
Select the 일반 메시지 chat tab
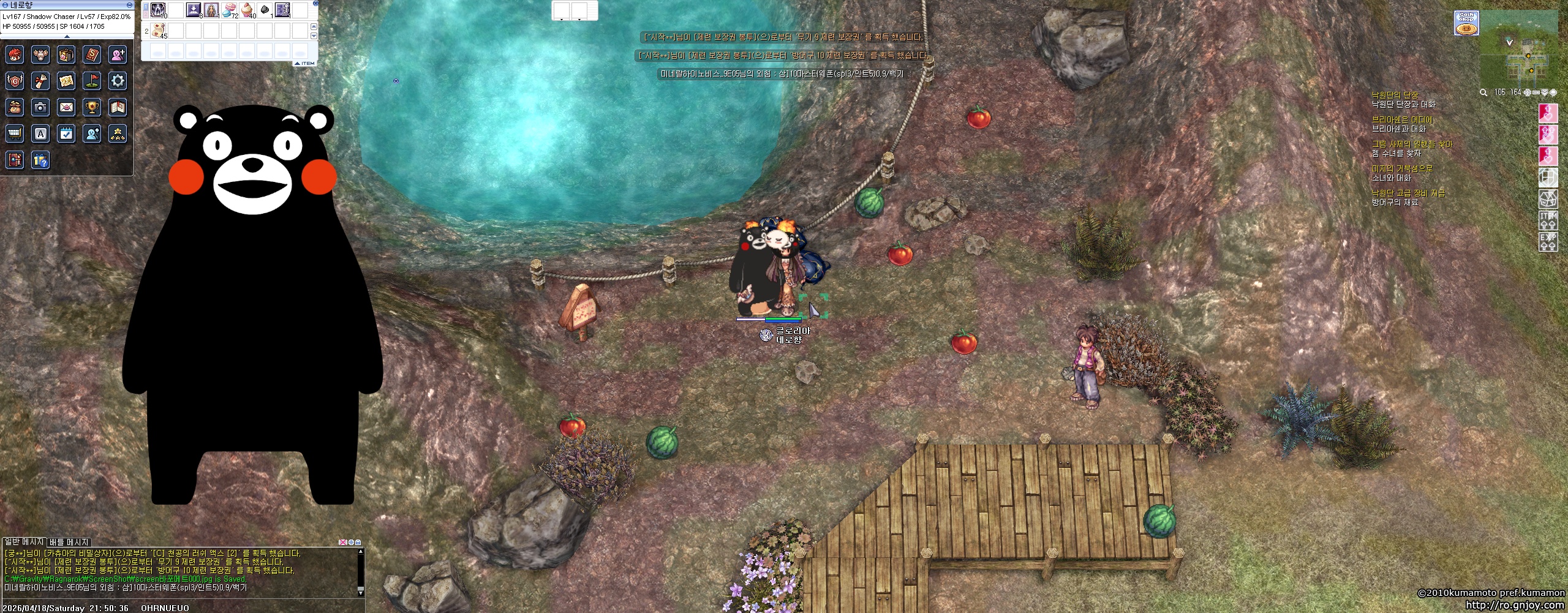pyautogui.click(x=24, y=542)
